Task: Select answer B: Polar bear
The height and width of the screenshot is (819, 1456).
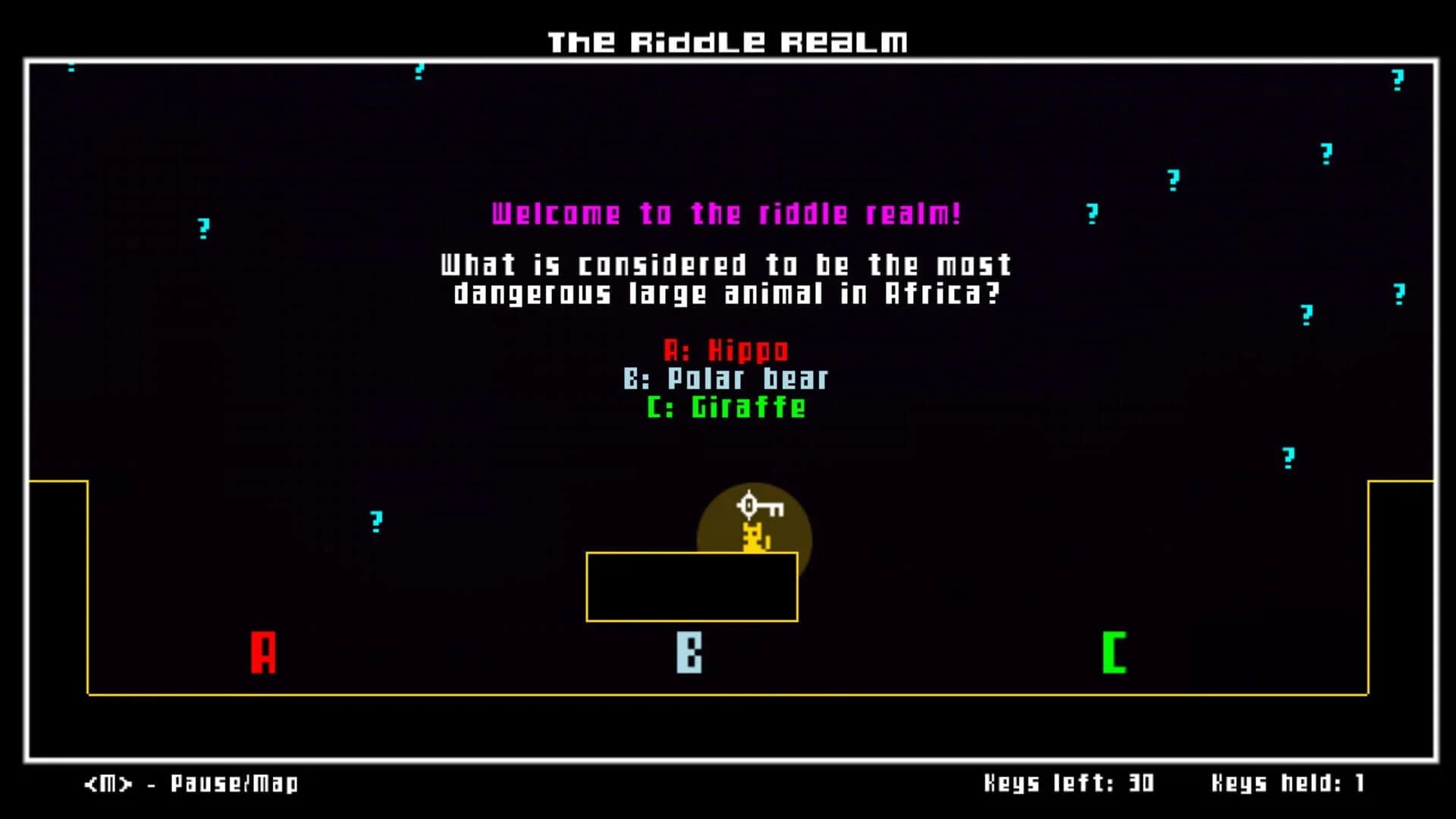Action: [x=726, y=379]
